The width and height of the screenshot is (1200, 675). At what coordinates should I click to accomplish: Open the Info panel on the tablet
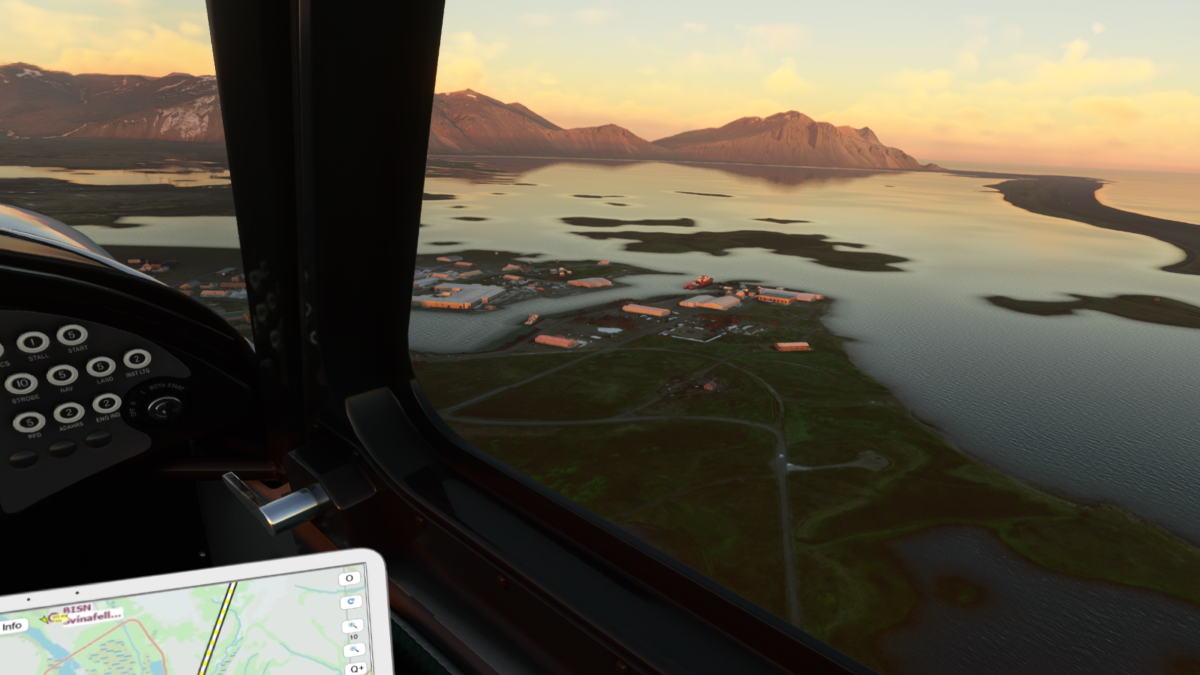click(13, 627)
